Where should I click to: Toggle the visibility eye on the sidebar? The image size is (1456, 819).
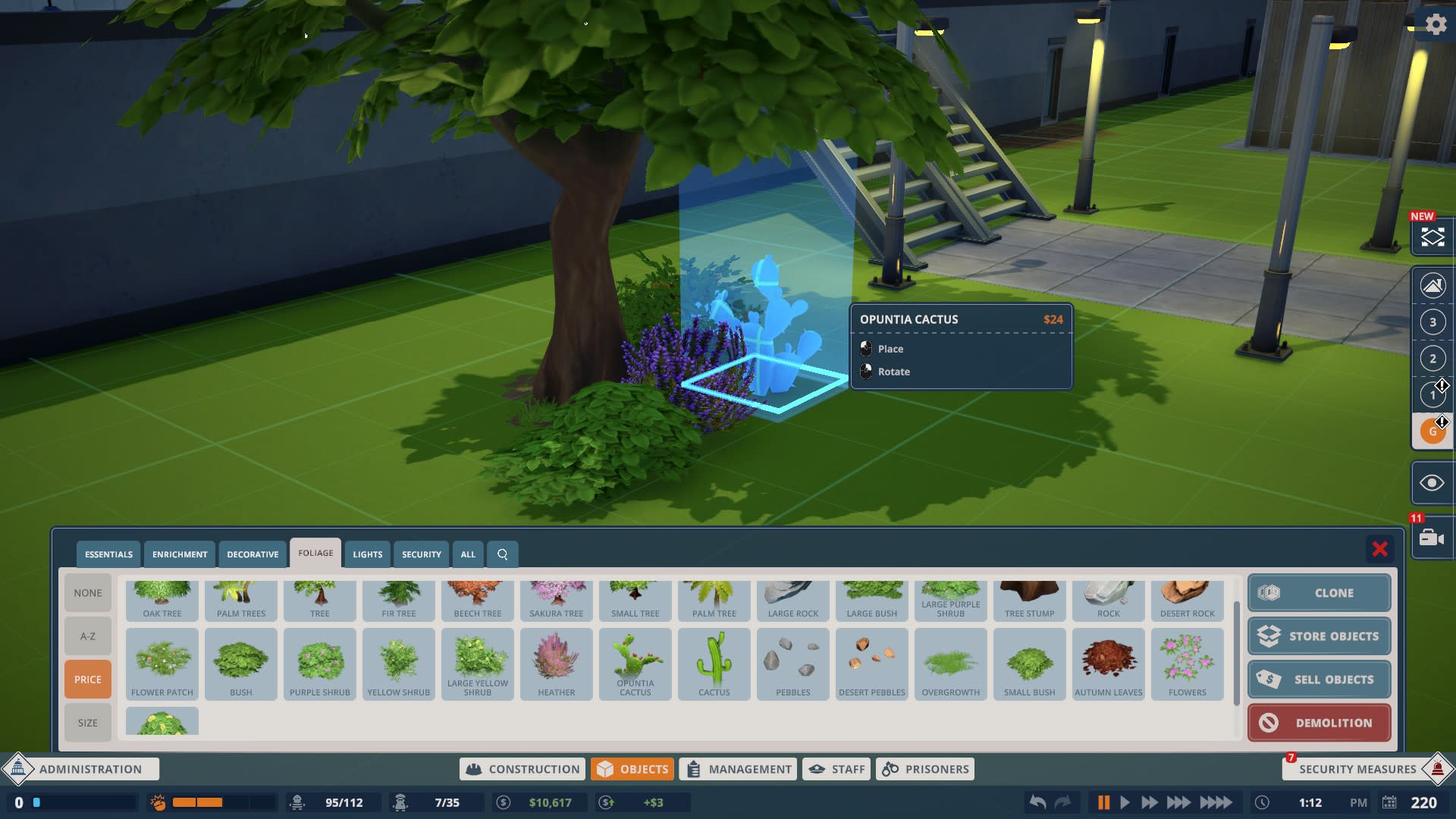[x=1432, y=482]
